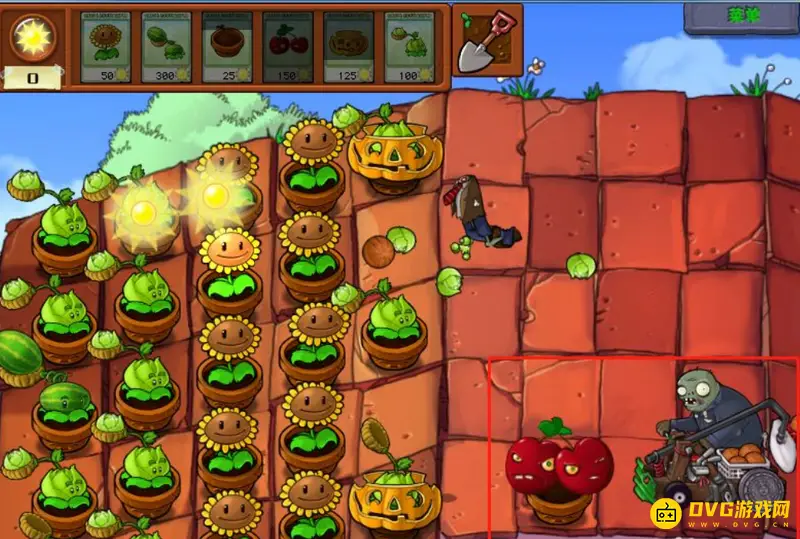Choose the Pumpkin seed packet

(x=348, y=47)
